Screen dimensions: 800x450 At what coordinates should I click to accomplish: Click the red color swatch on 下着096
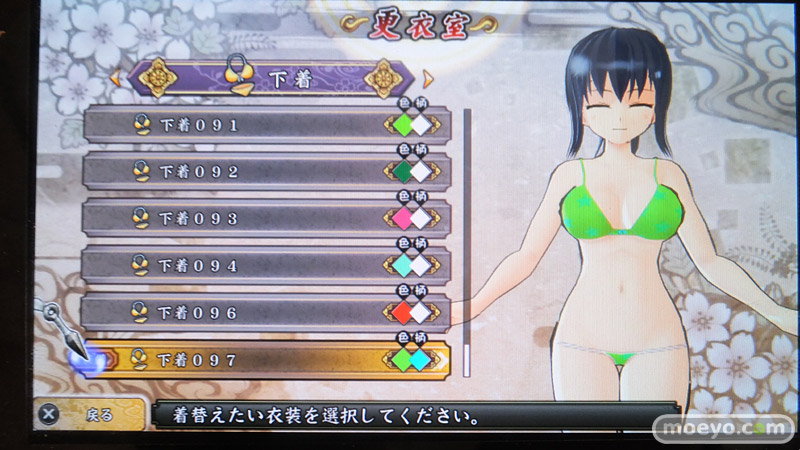coord(402,312)
